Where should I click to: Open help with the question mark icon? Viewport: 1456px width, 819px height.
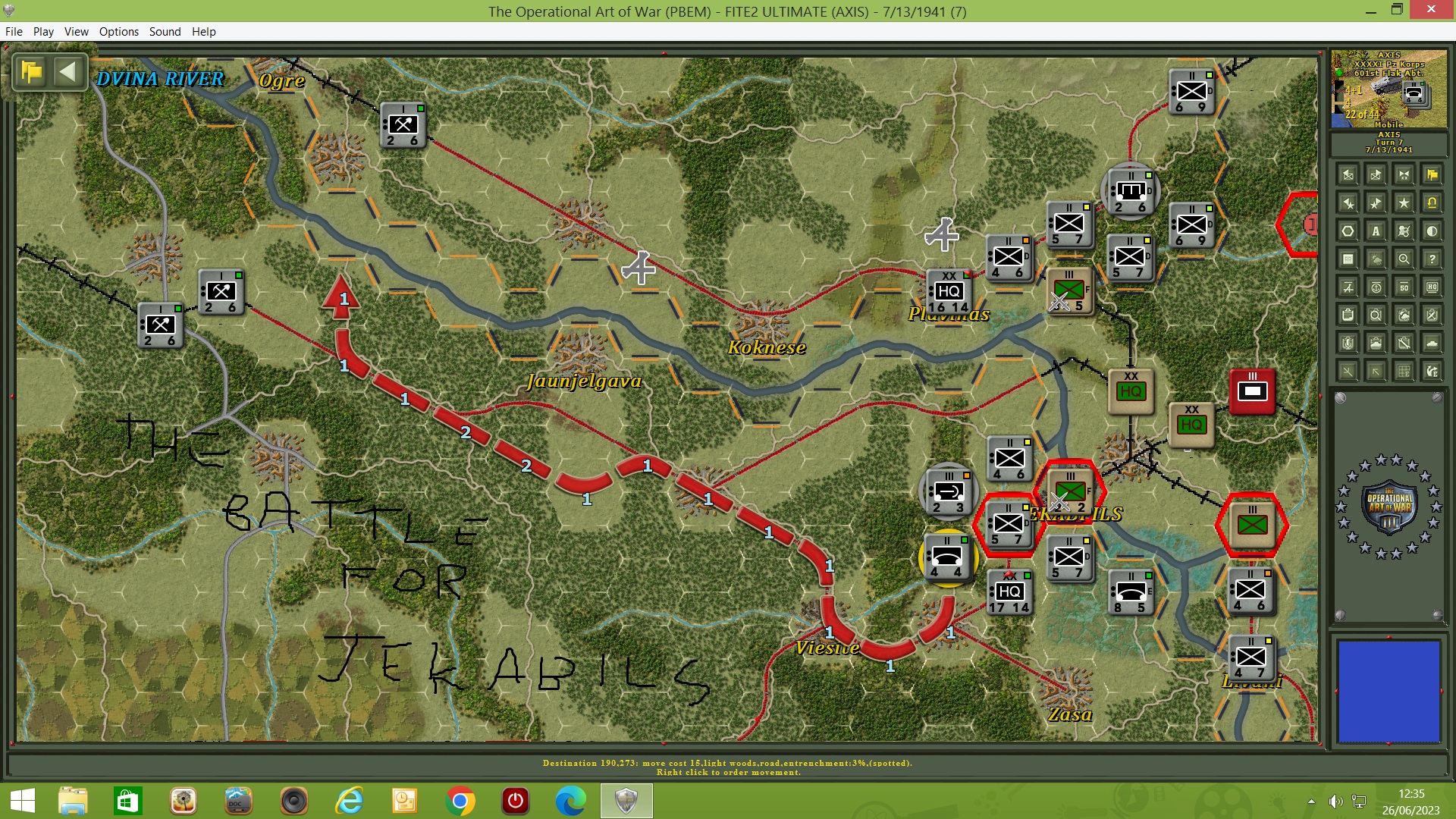1432,259
